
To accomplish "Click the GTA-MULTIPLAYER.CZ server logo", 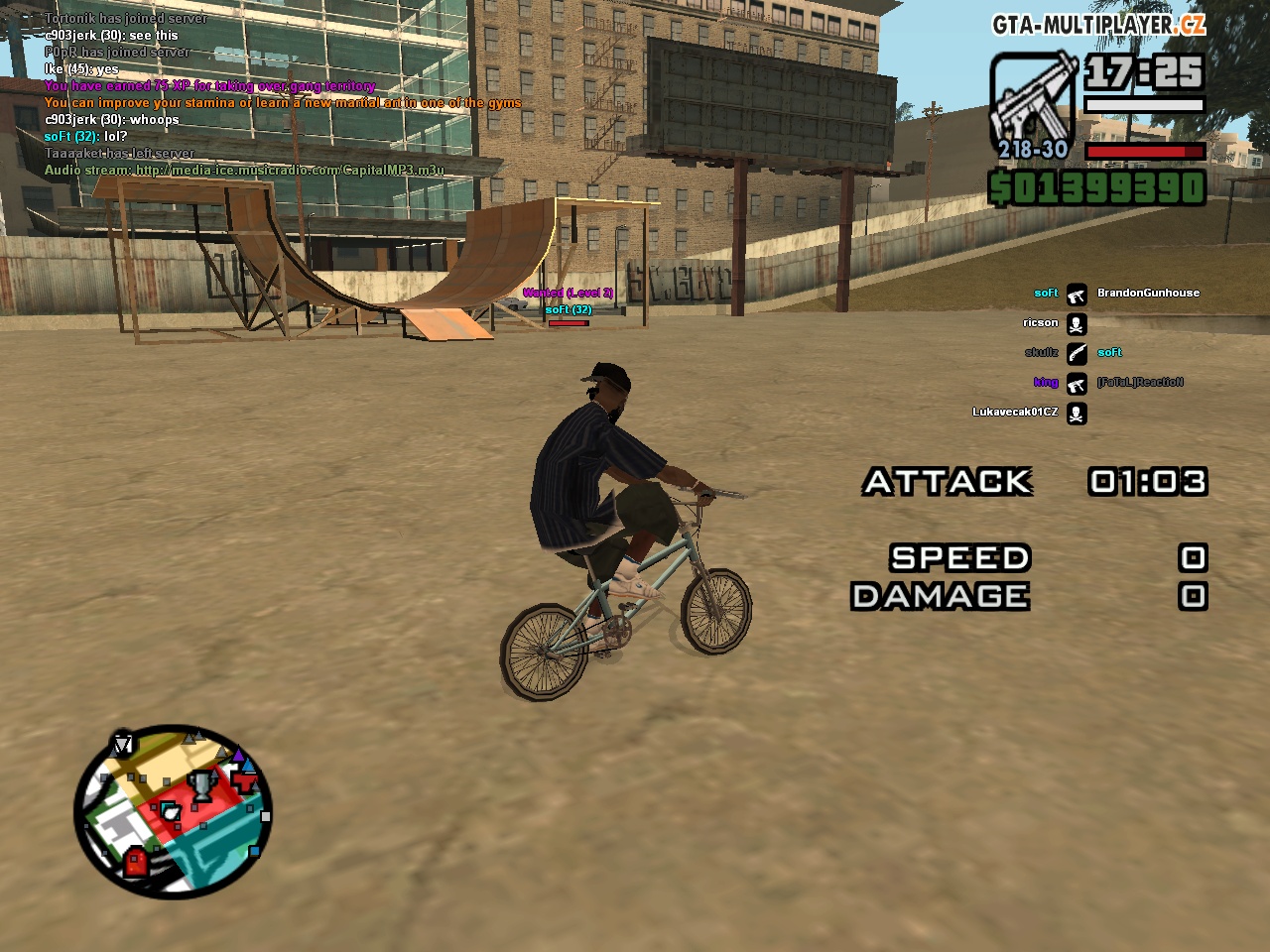I will [x=1098, y=25].
